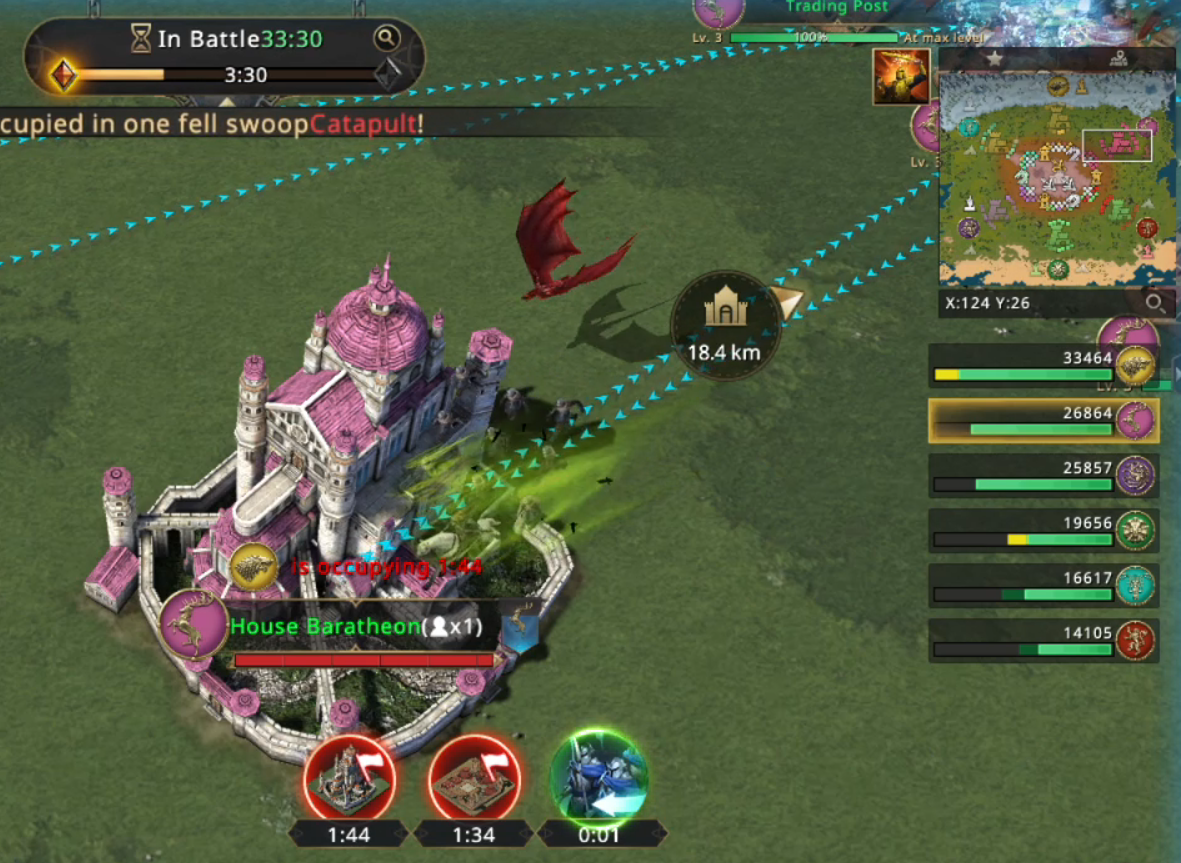Select the golden knight hero portrait
The width and height of the screenshot is (1181, 863).
(x=901, y=77)
